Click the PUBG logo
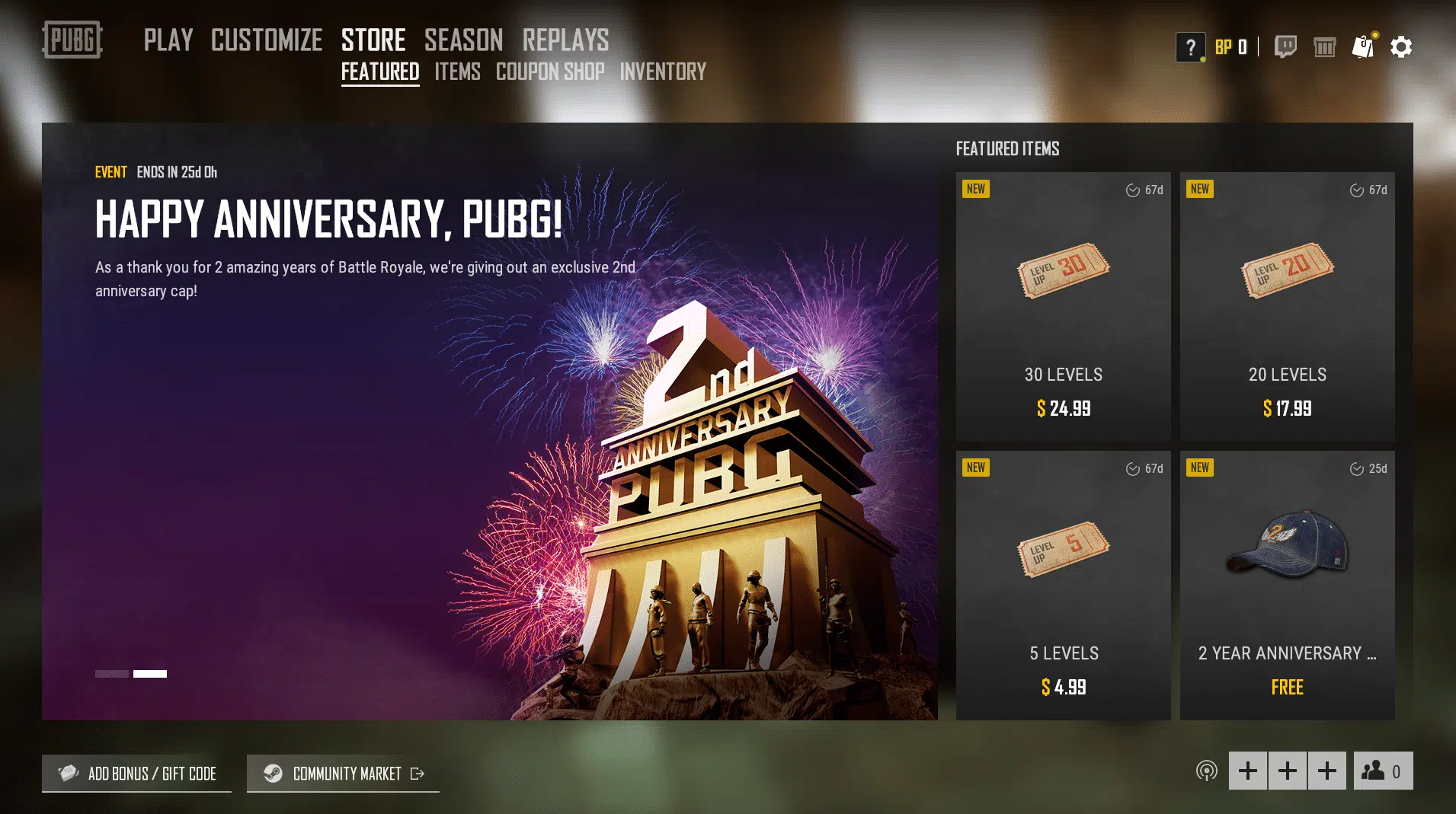 72,41
